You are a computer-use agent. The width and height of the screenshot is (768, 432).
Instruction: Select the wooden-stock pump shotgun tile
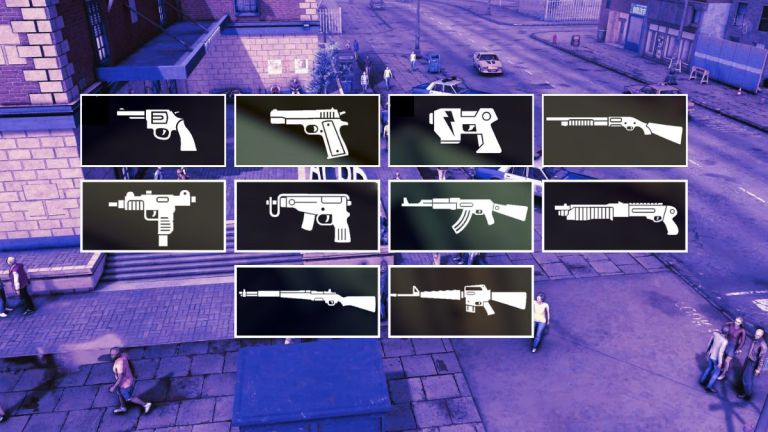[x=615, y=130]
